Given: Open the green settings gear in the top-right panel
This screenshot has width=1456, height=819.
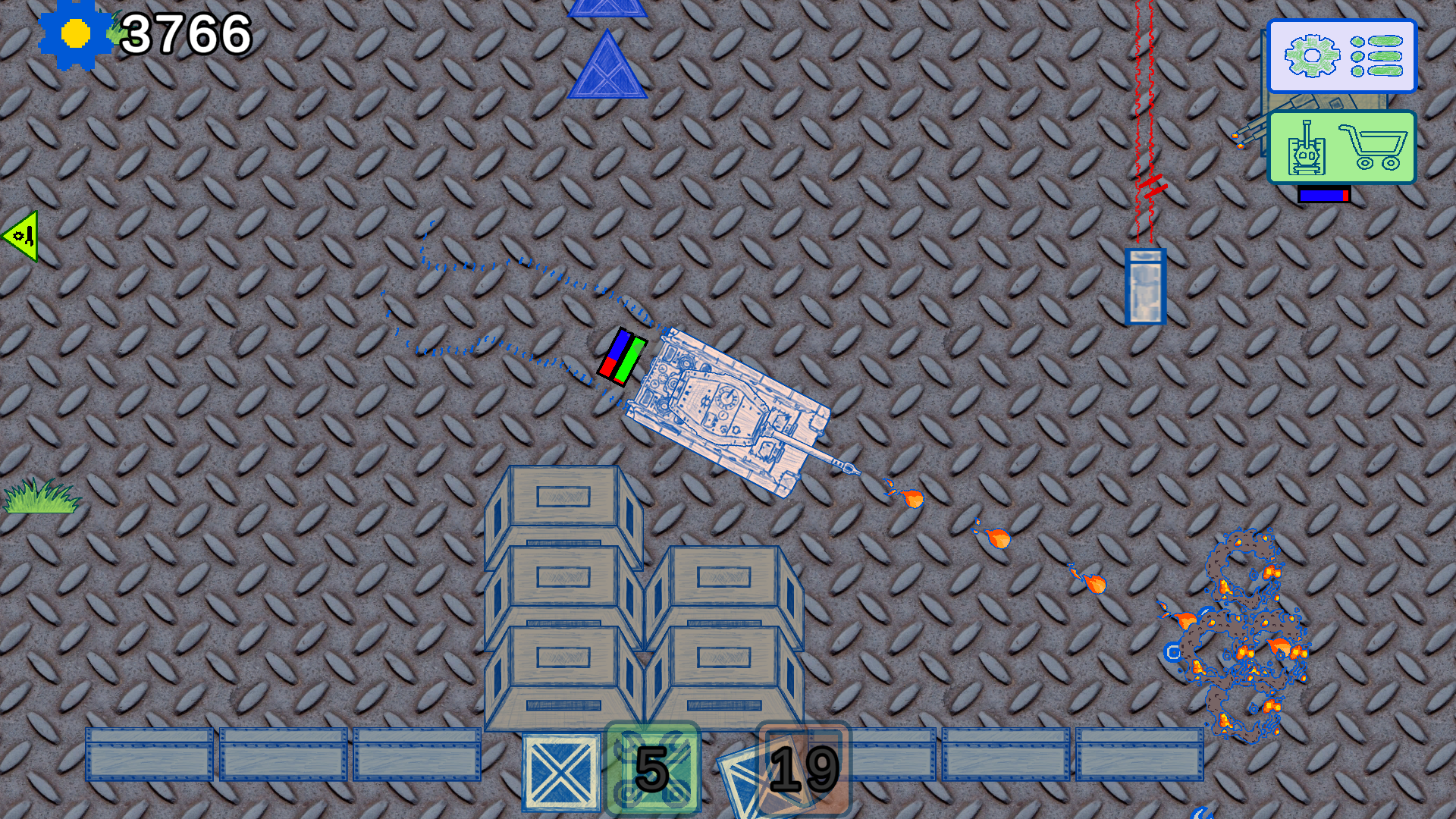Looking at the screenshot, I should [x=1314, y=55].
